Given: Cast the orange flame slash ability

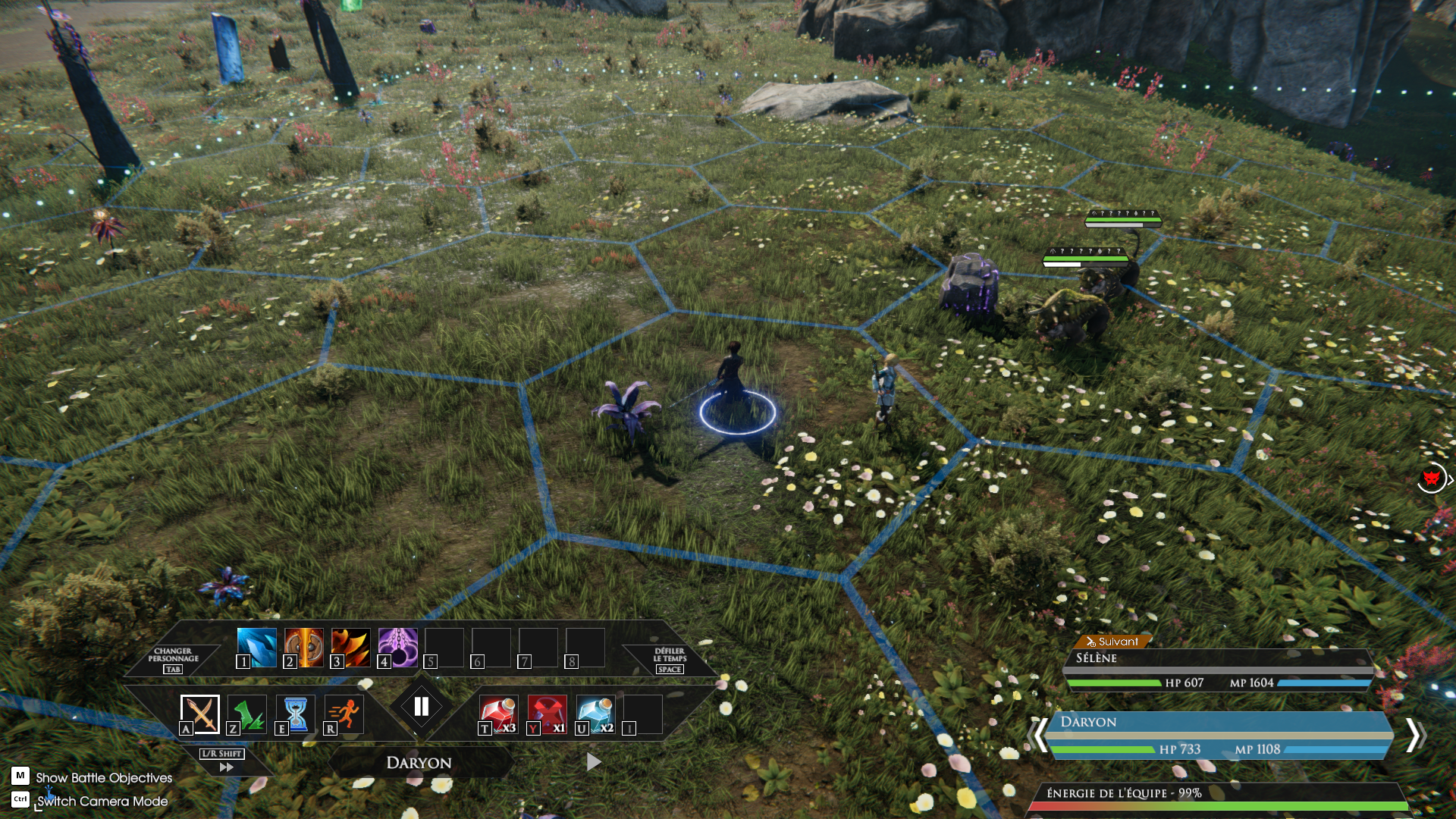Looking at the screenshot, I should click(351, 647).
